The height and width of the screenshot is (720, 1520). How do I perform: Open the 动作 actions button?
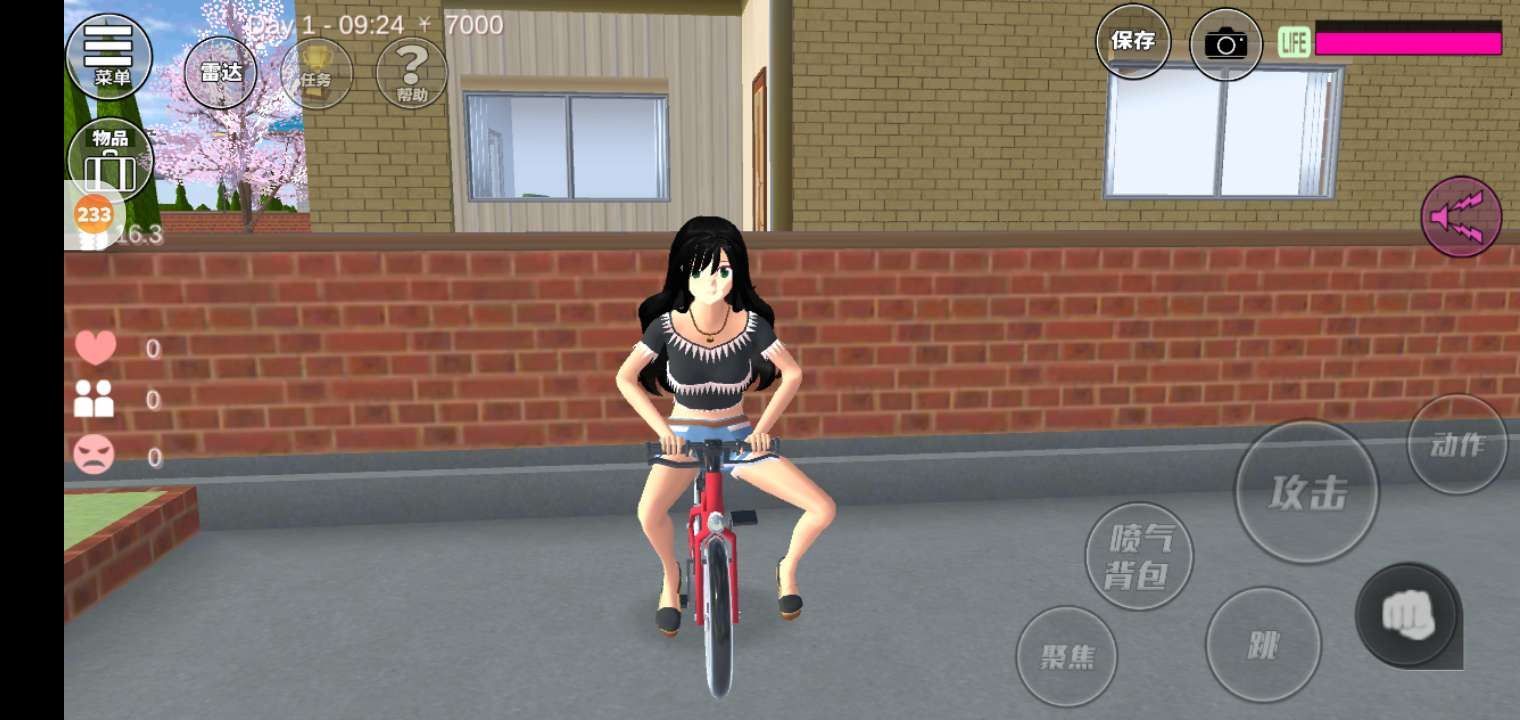coord(1456,444)
